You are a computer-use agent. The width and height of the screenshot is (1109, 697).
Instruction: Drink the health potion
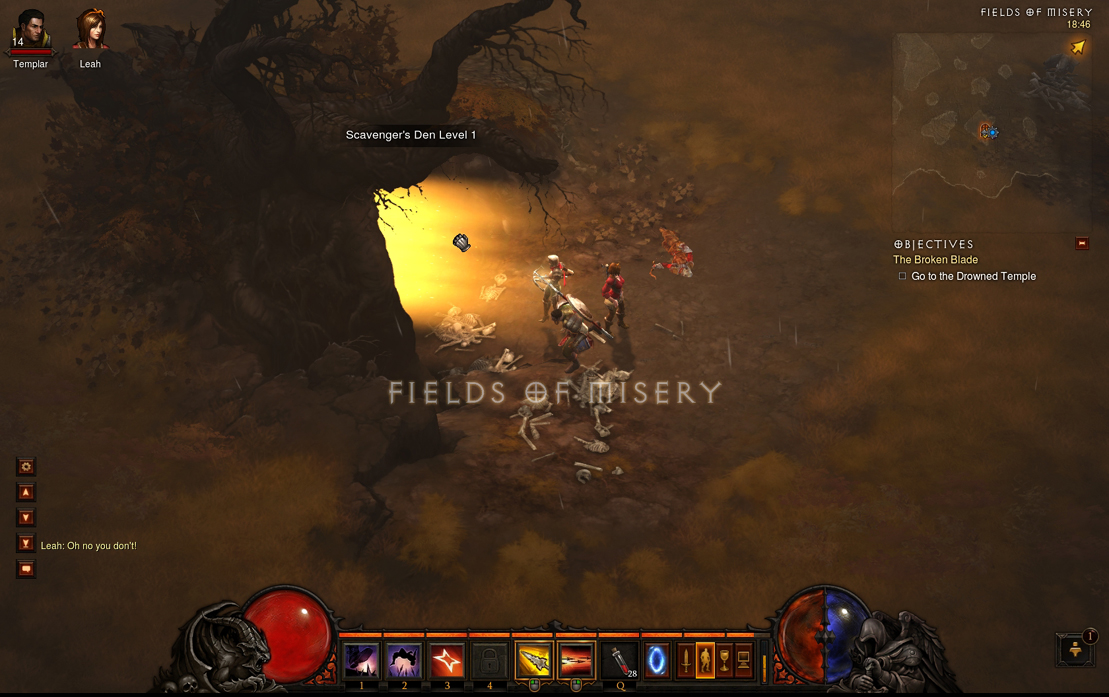pos(621,661)
